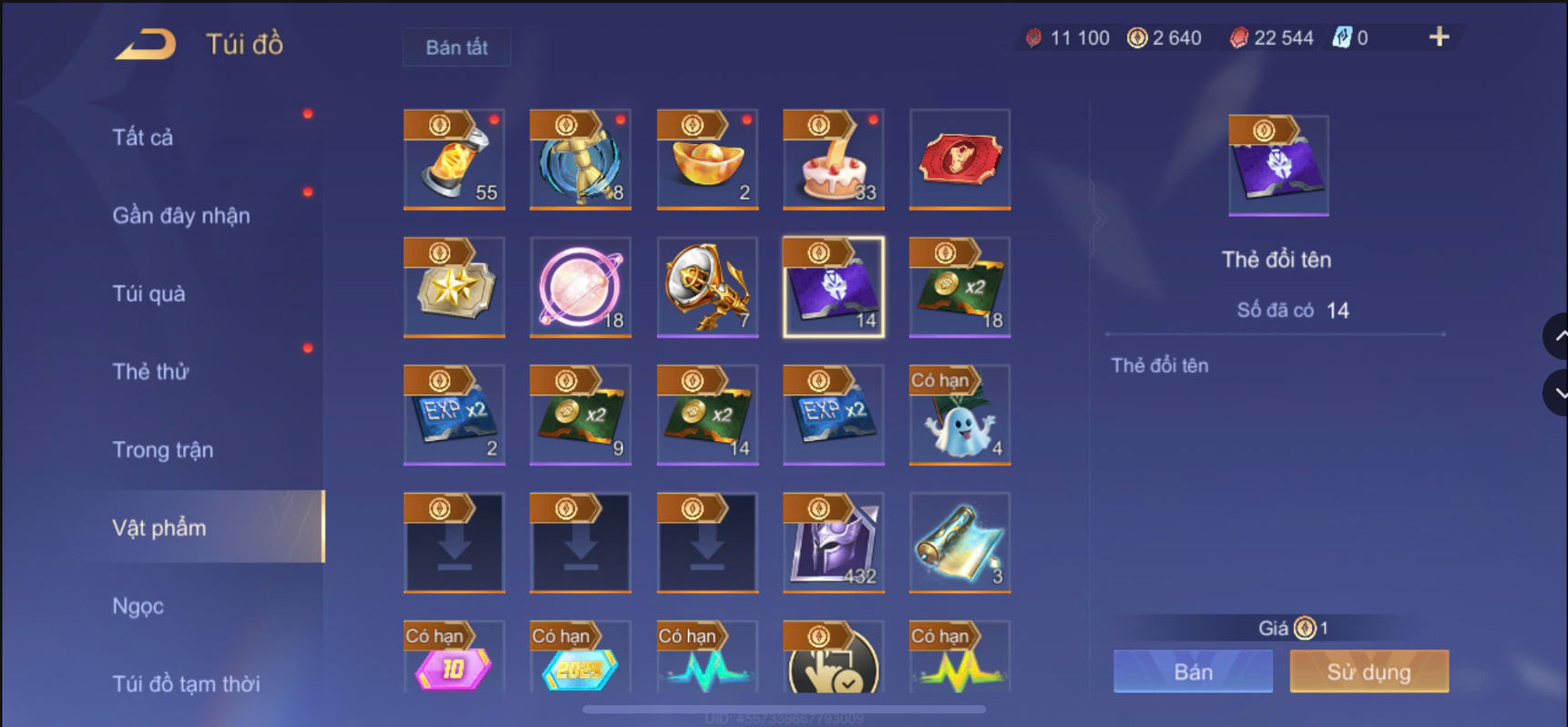Screen dimensions: 1568x727
Task: Open the Ngọc section in the sidebar
Action: 137,605
